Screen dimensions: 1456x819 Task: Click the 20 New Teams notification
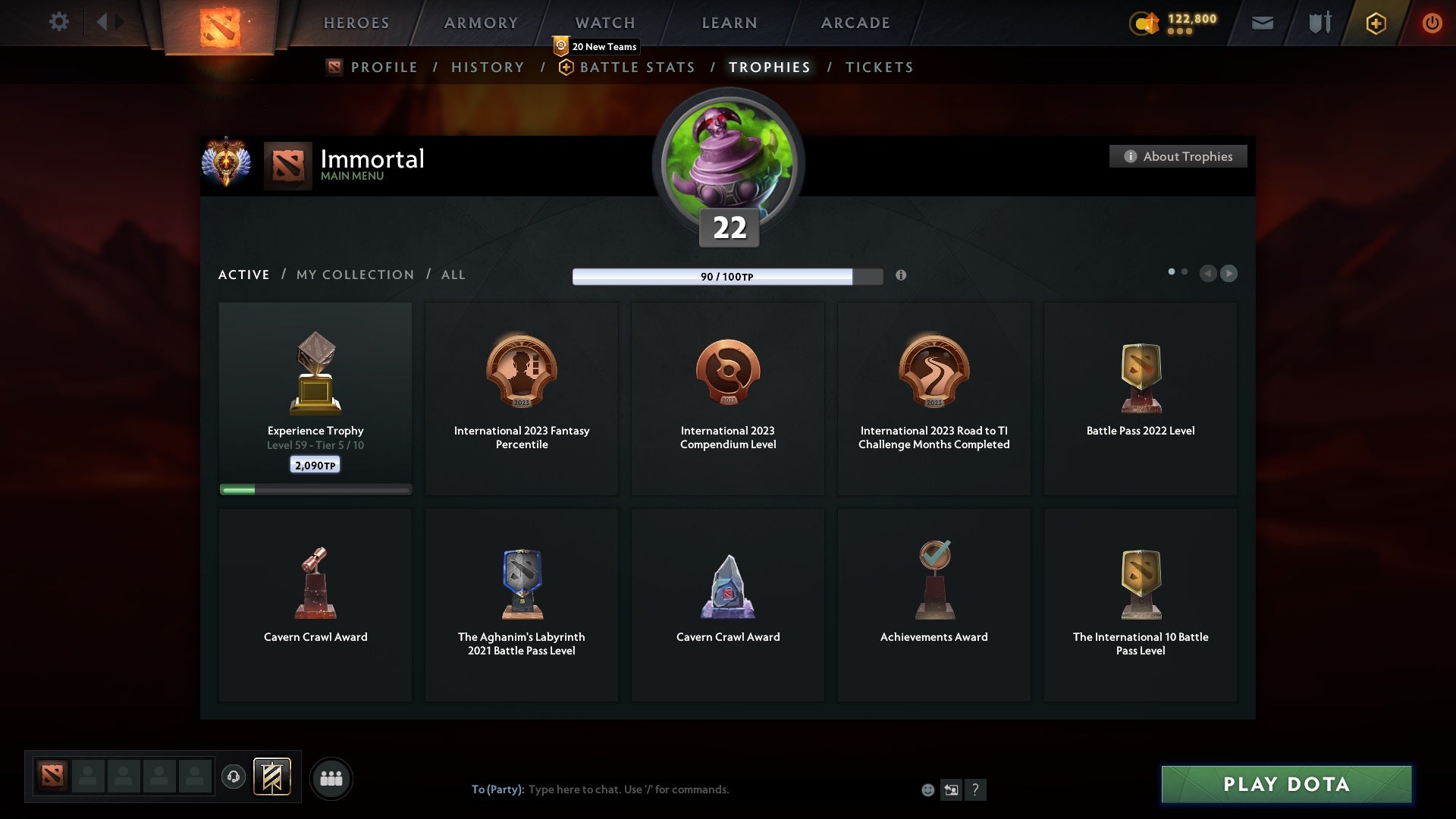click(595, 46)
